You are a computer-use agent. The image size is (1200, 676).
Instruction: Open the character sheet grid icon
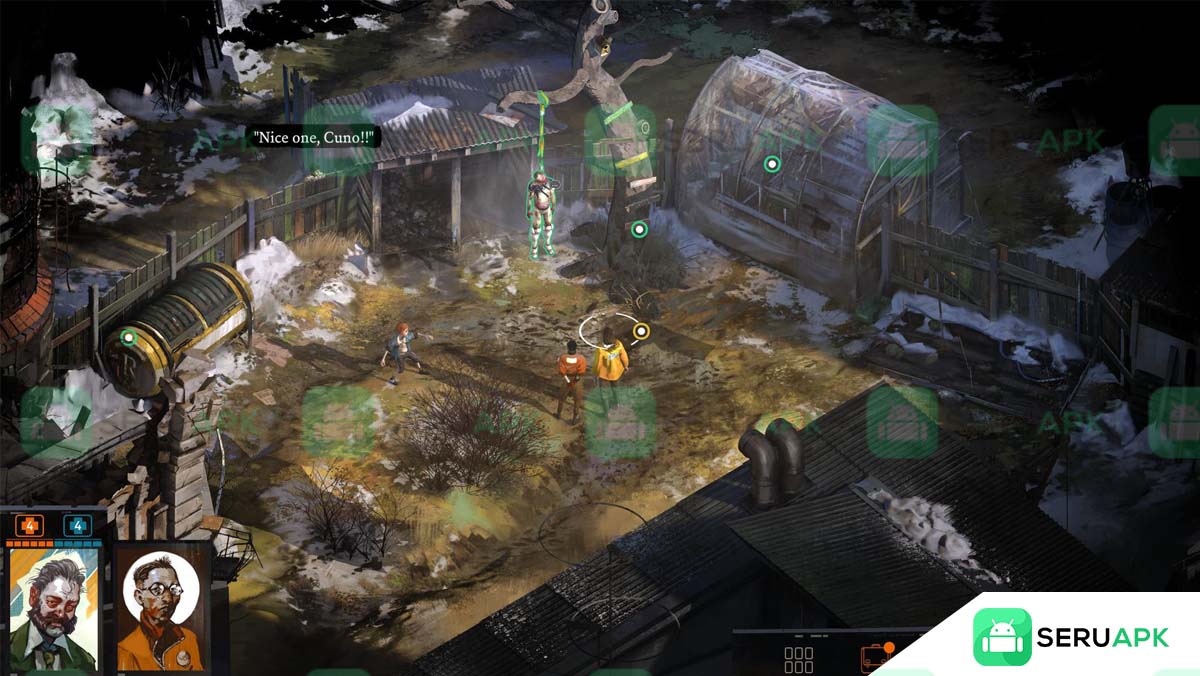coord(798,660)
